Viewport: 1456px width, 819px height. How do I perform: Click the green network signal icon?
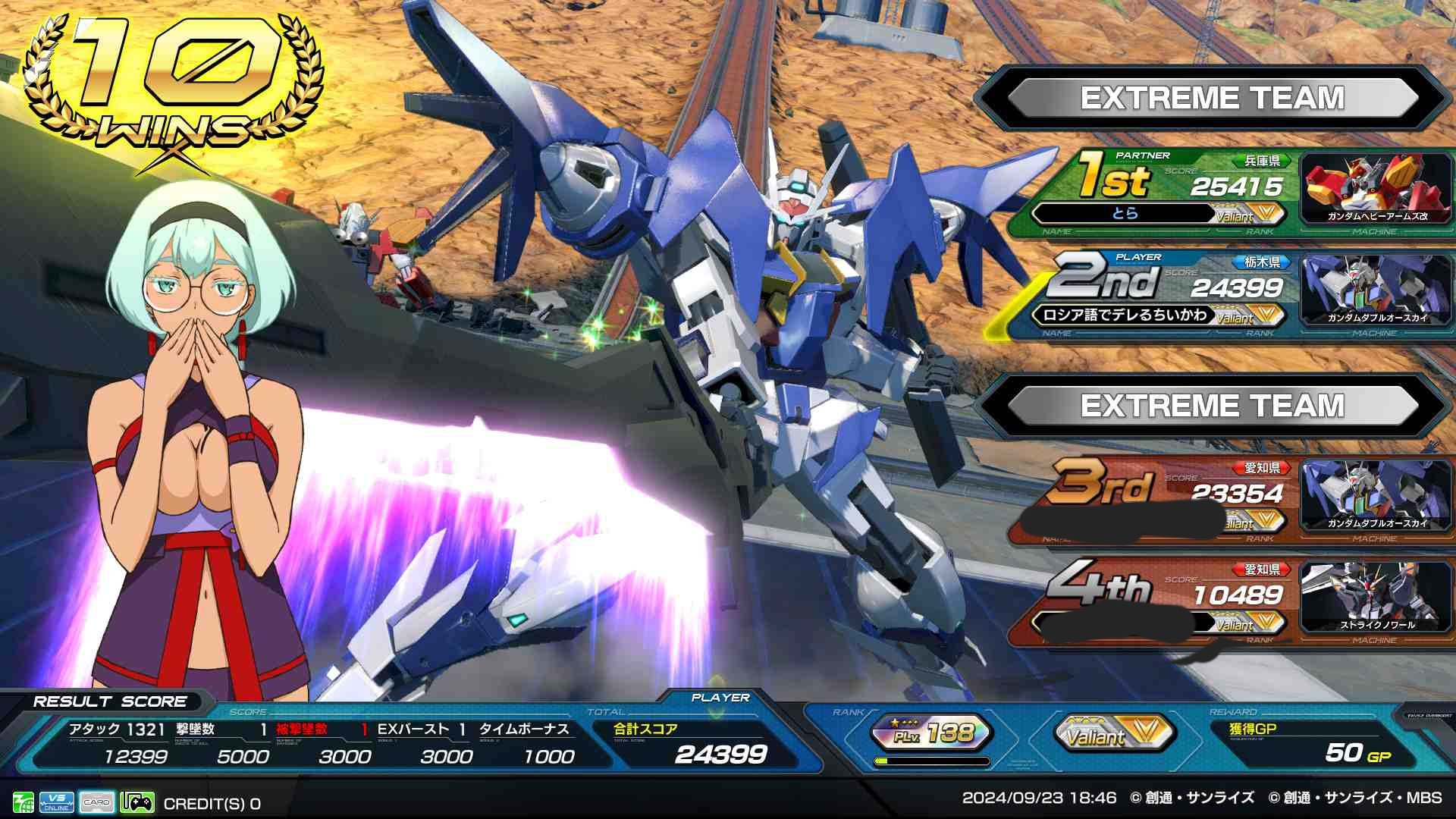(x=23, y=802)
